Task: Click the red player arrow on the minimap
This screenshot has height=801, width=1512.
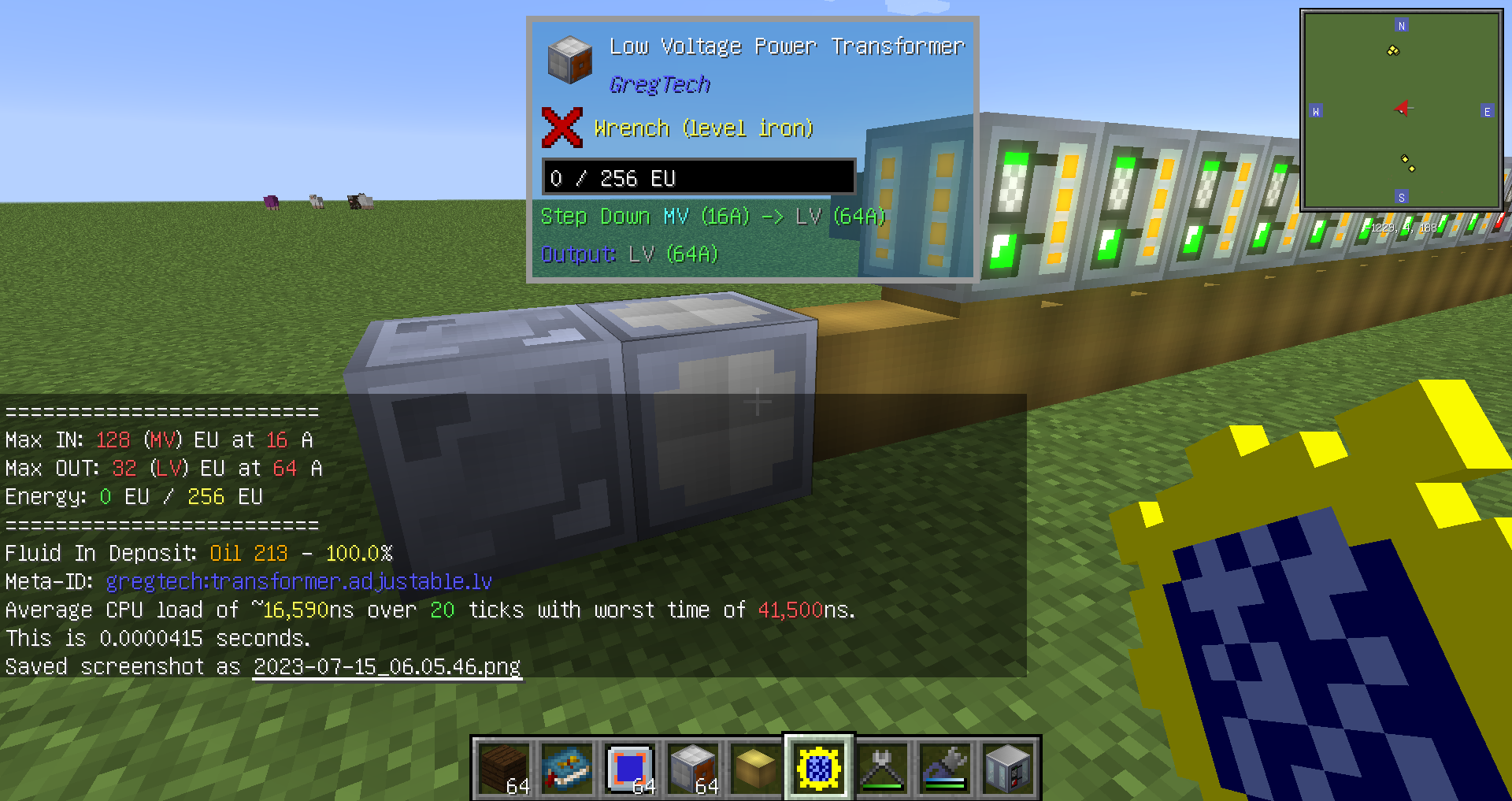Action: 1403,109
